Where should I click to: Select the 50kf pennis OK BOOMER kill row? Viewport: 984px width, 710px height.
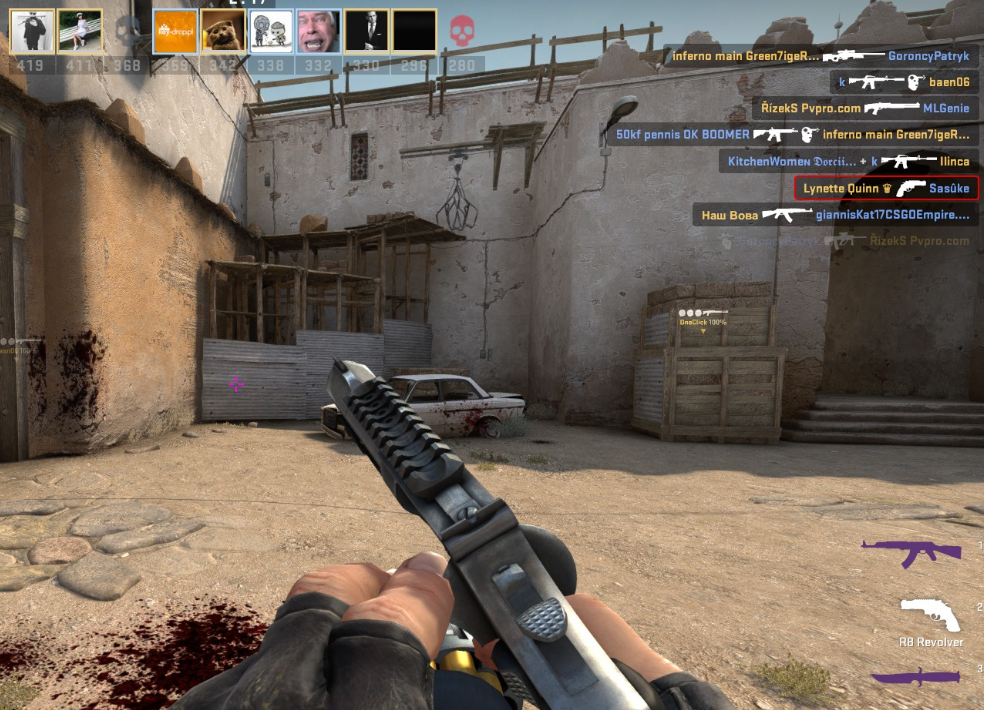[x=792, y=134]
